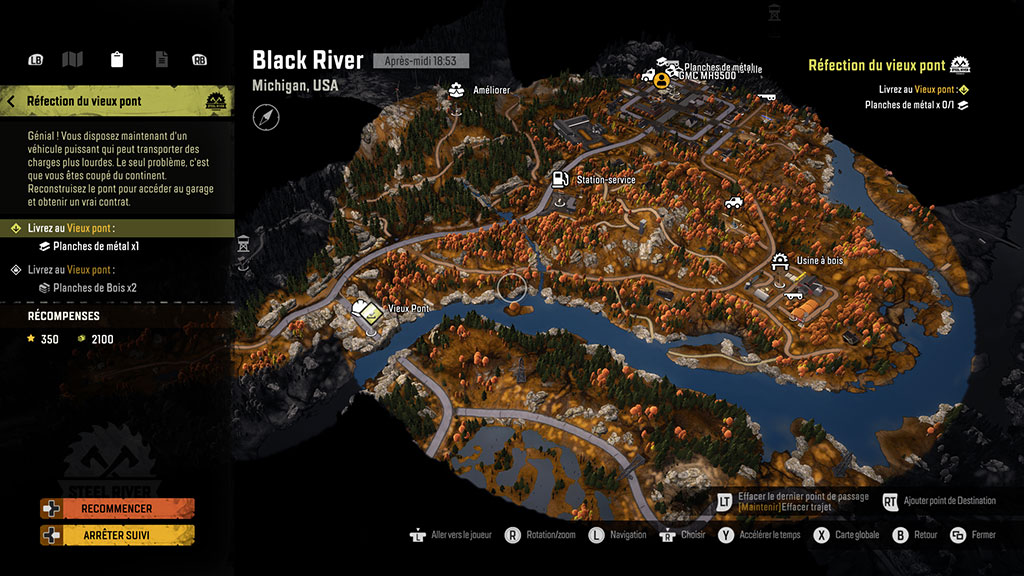Switch to the document tab icon

(161, 60)
